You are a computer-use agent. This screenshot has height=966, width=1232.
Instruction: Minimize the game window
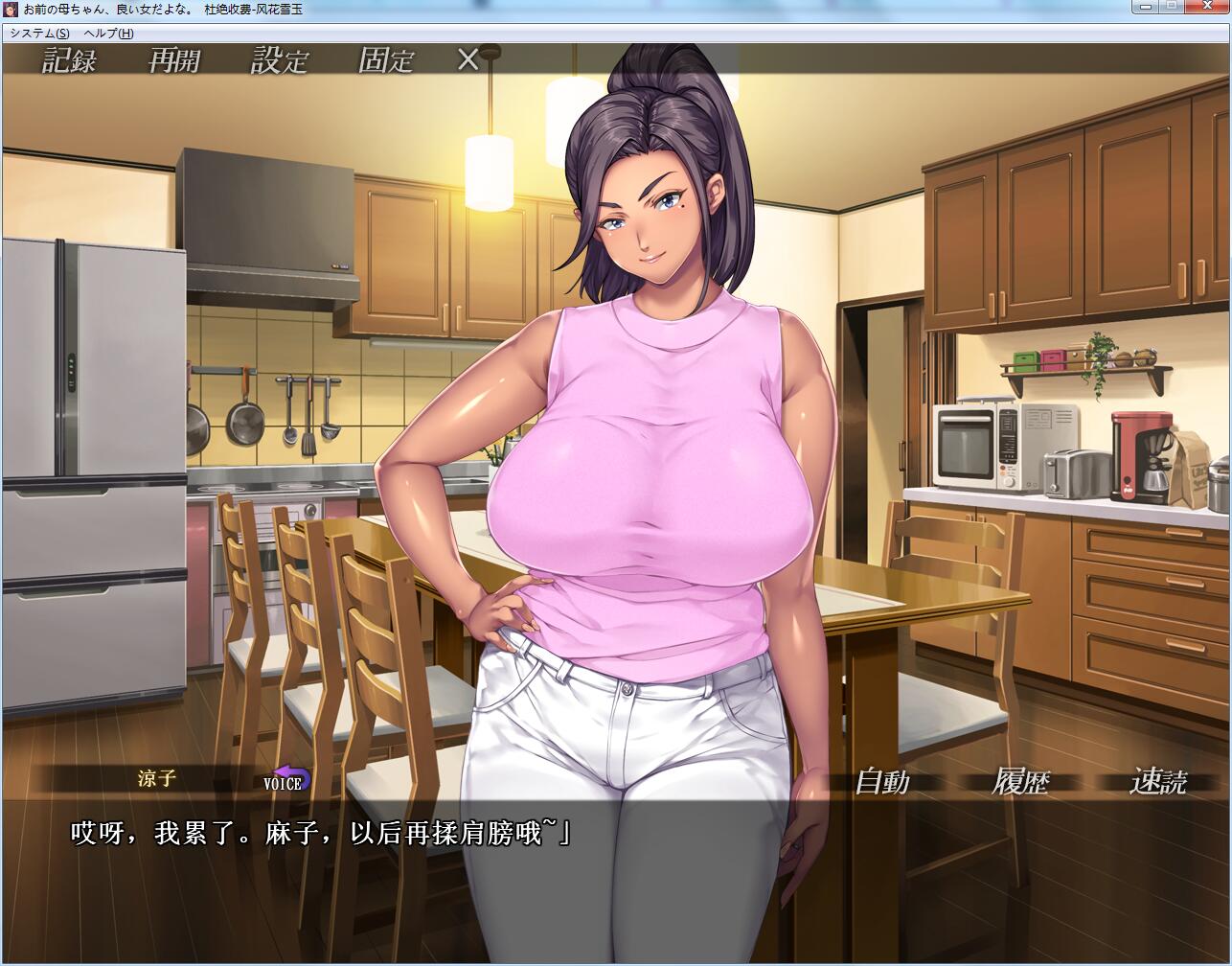(x=1145, y=6)
